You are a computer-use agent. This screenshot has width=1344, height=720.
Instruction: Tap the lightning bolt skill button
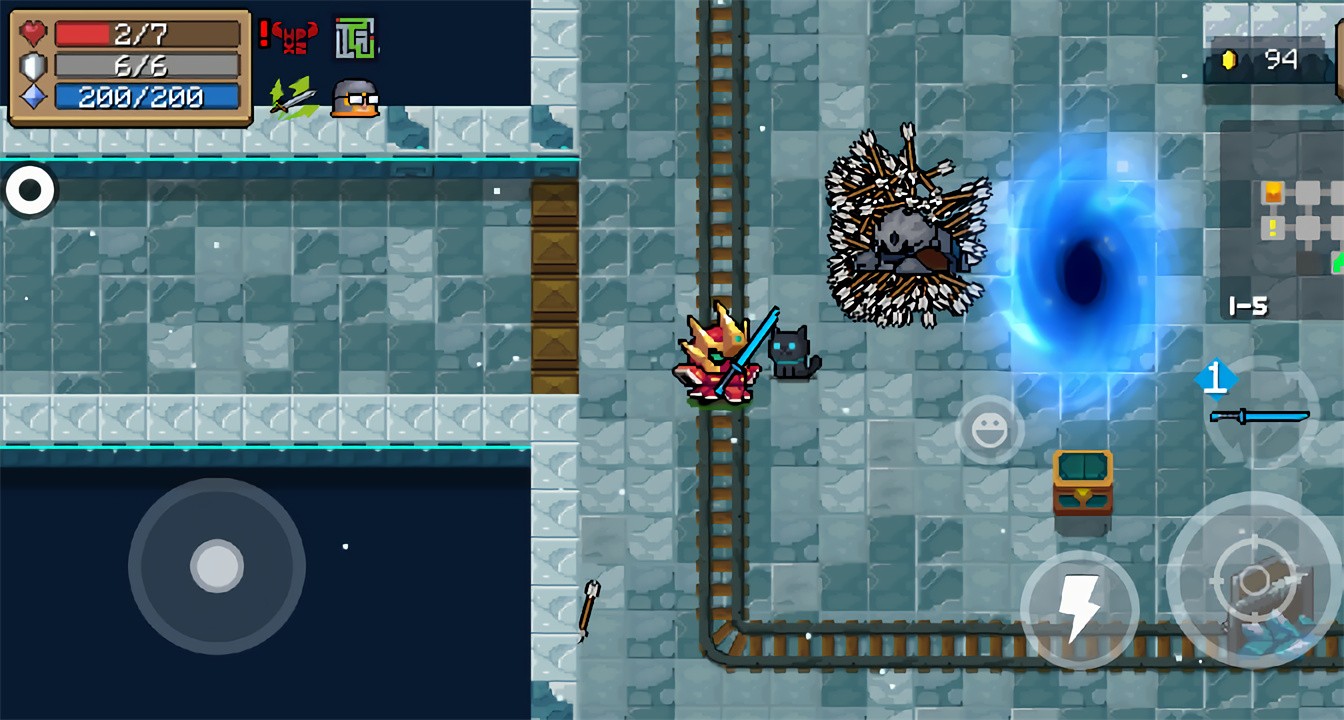pyautogui.click(x=1079, y=609)
